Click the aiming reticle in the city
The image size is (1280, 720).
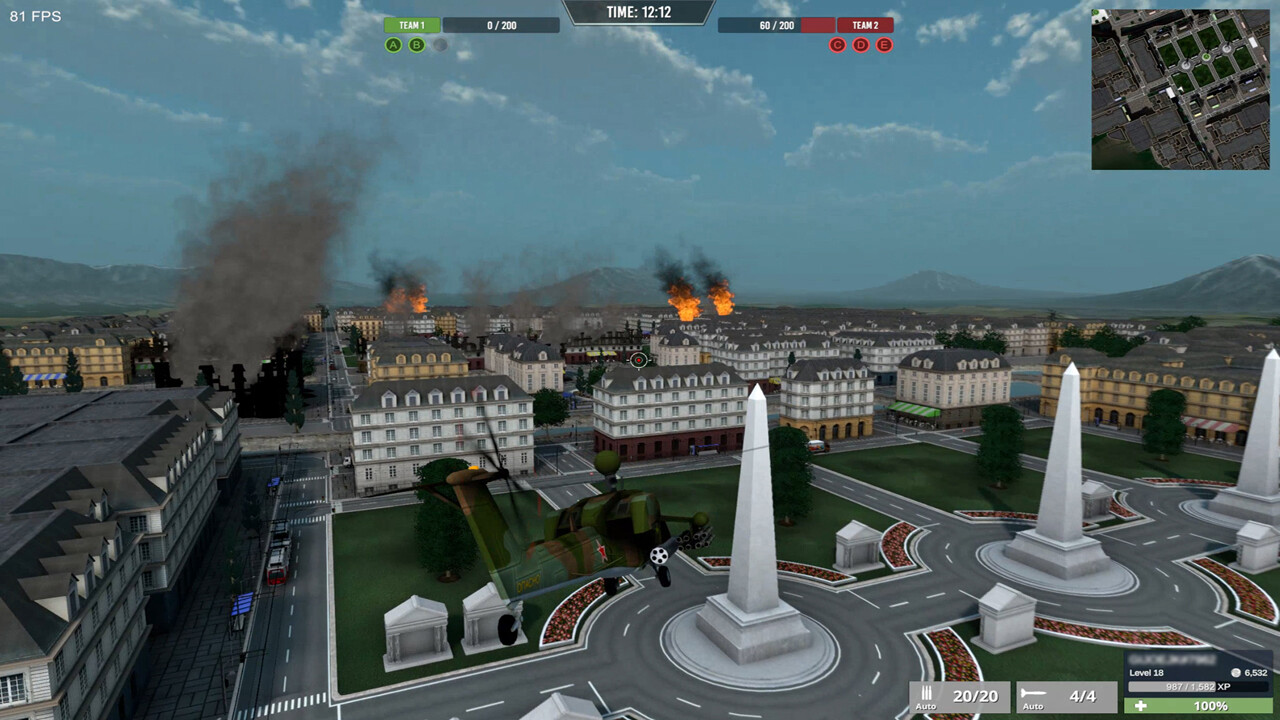[638, 358]
